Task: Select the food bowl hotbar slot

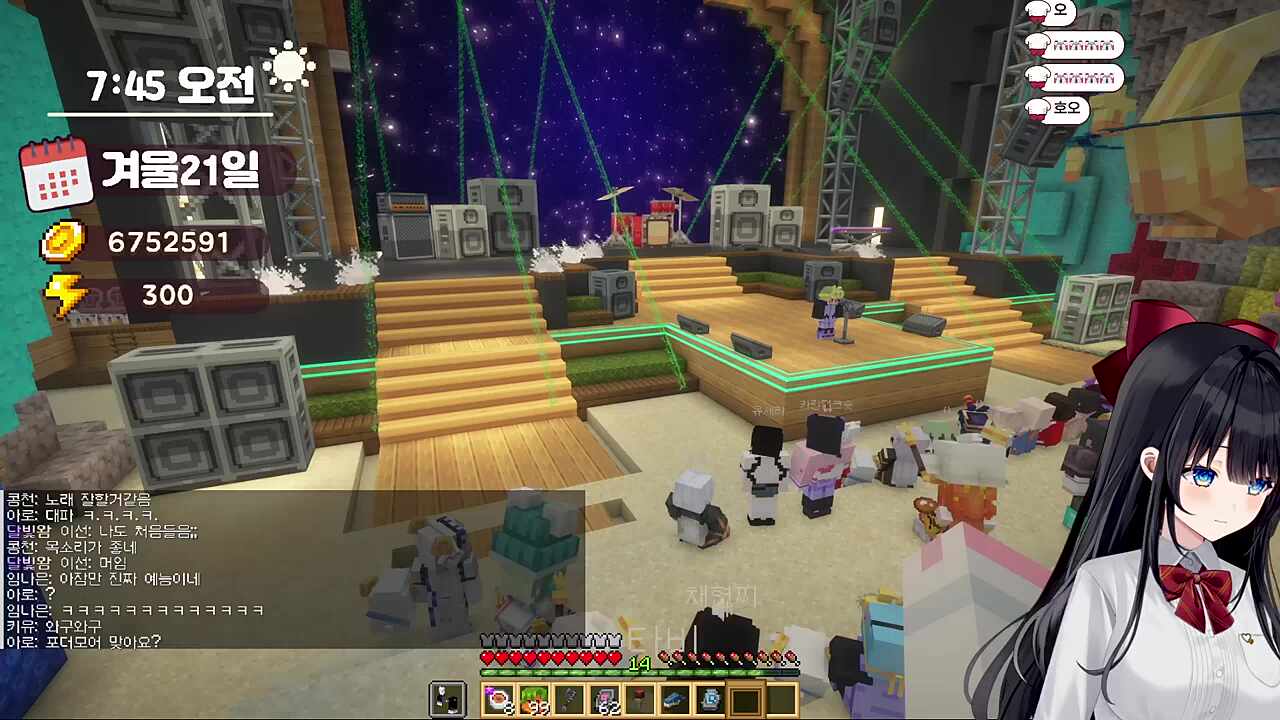Action: click(x=498, y=700)
